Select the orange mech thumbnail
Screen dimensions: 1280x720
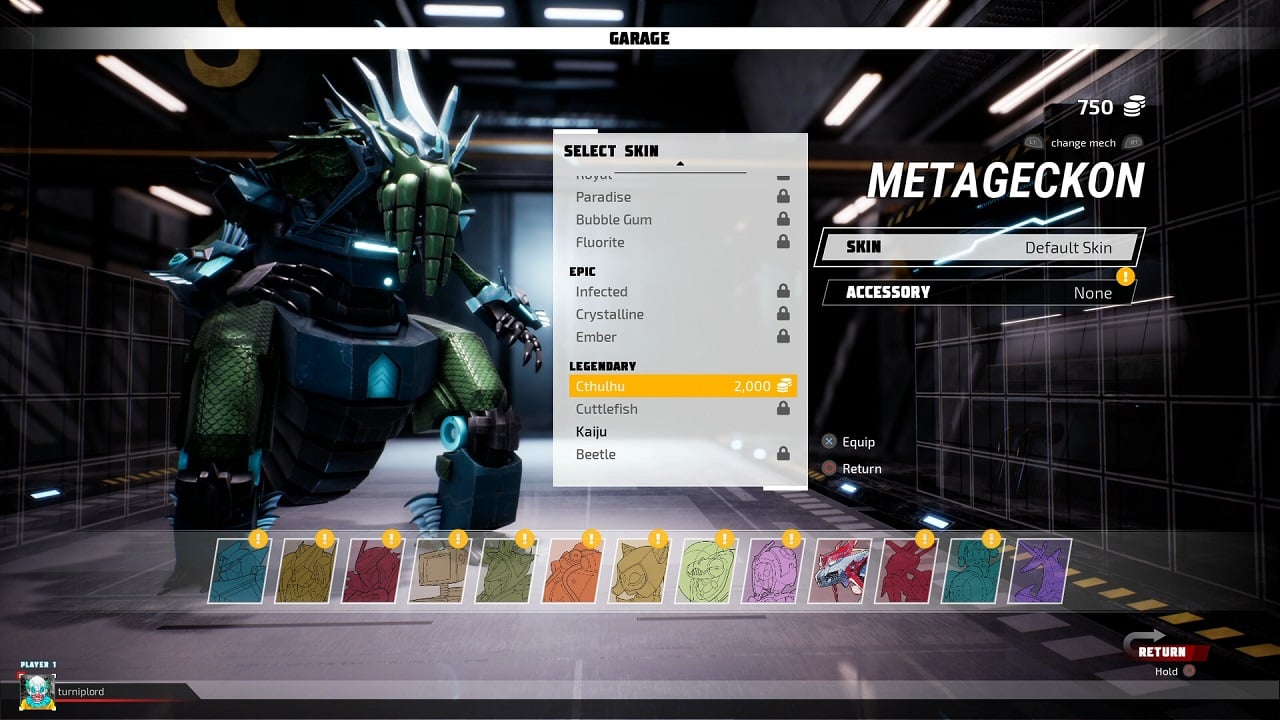[573, 571]
